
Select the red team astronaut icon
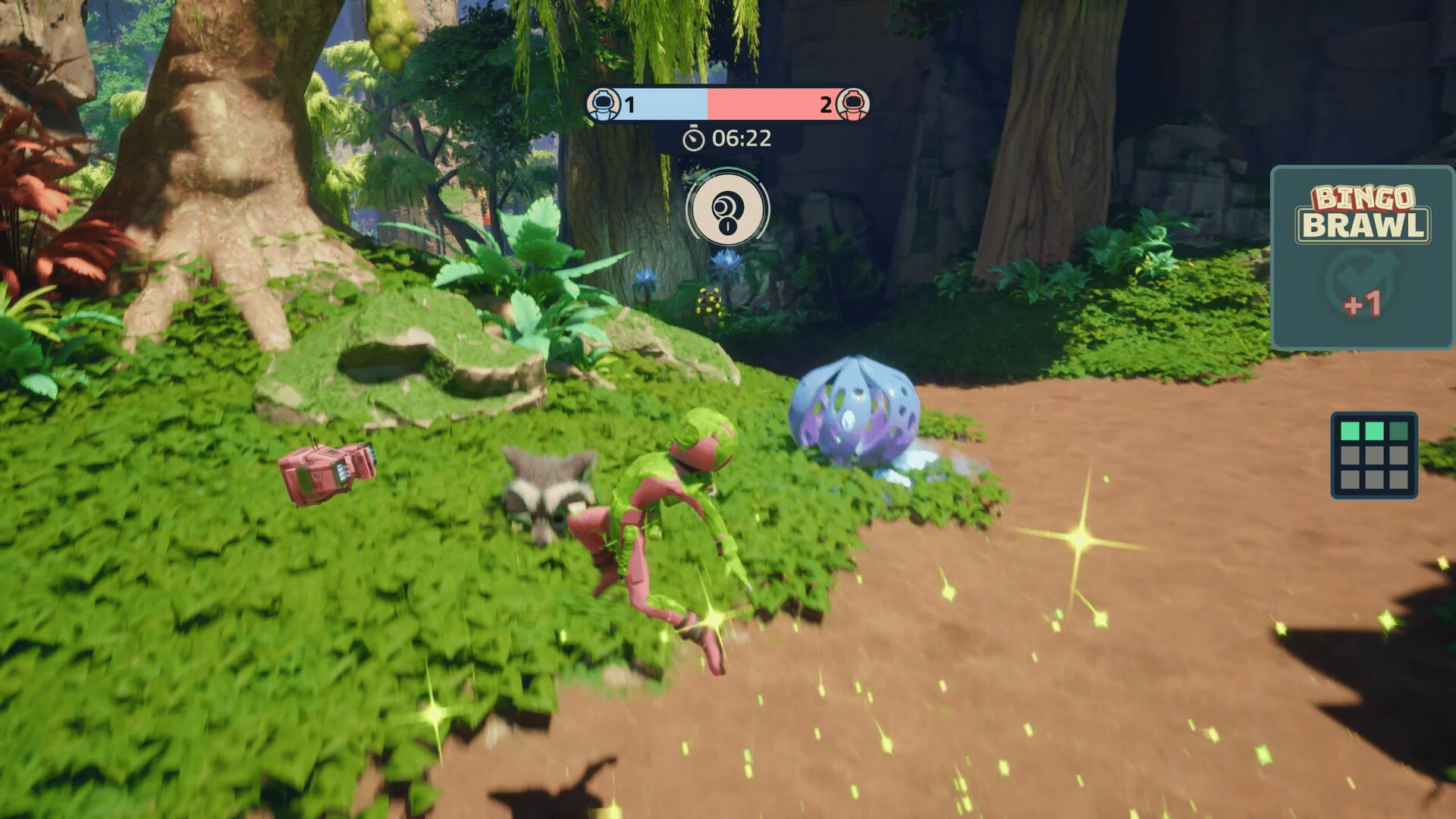pyautogui.click(x=852, y=104)
